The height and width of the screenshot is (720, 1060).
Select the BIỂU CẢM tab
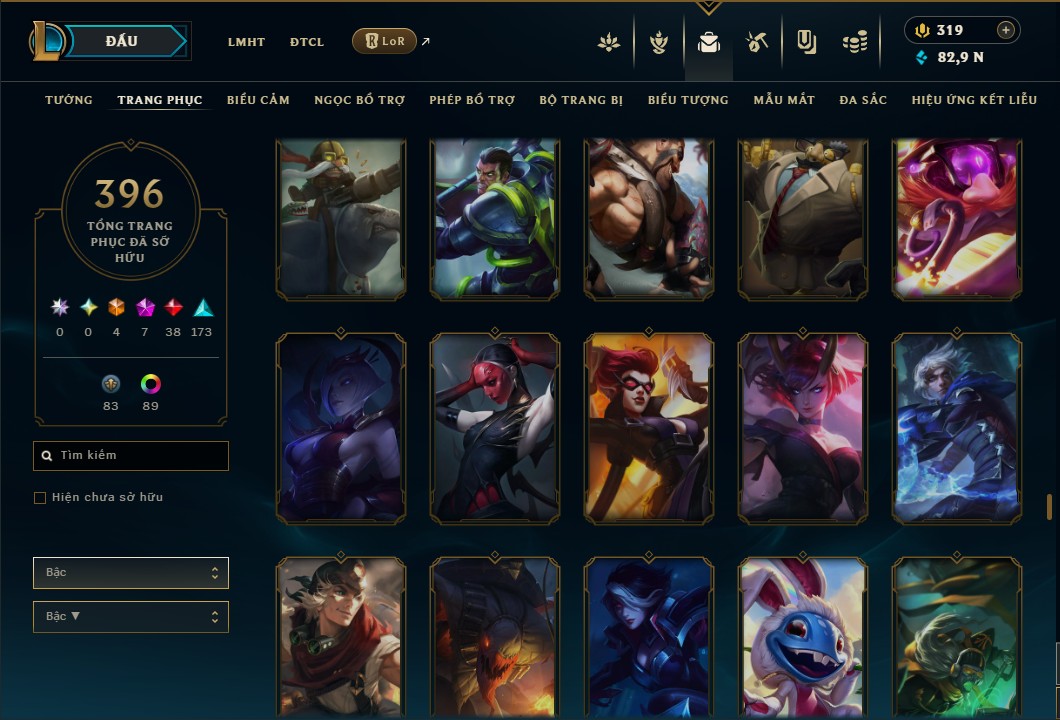click(x=258, y=100)
